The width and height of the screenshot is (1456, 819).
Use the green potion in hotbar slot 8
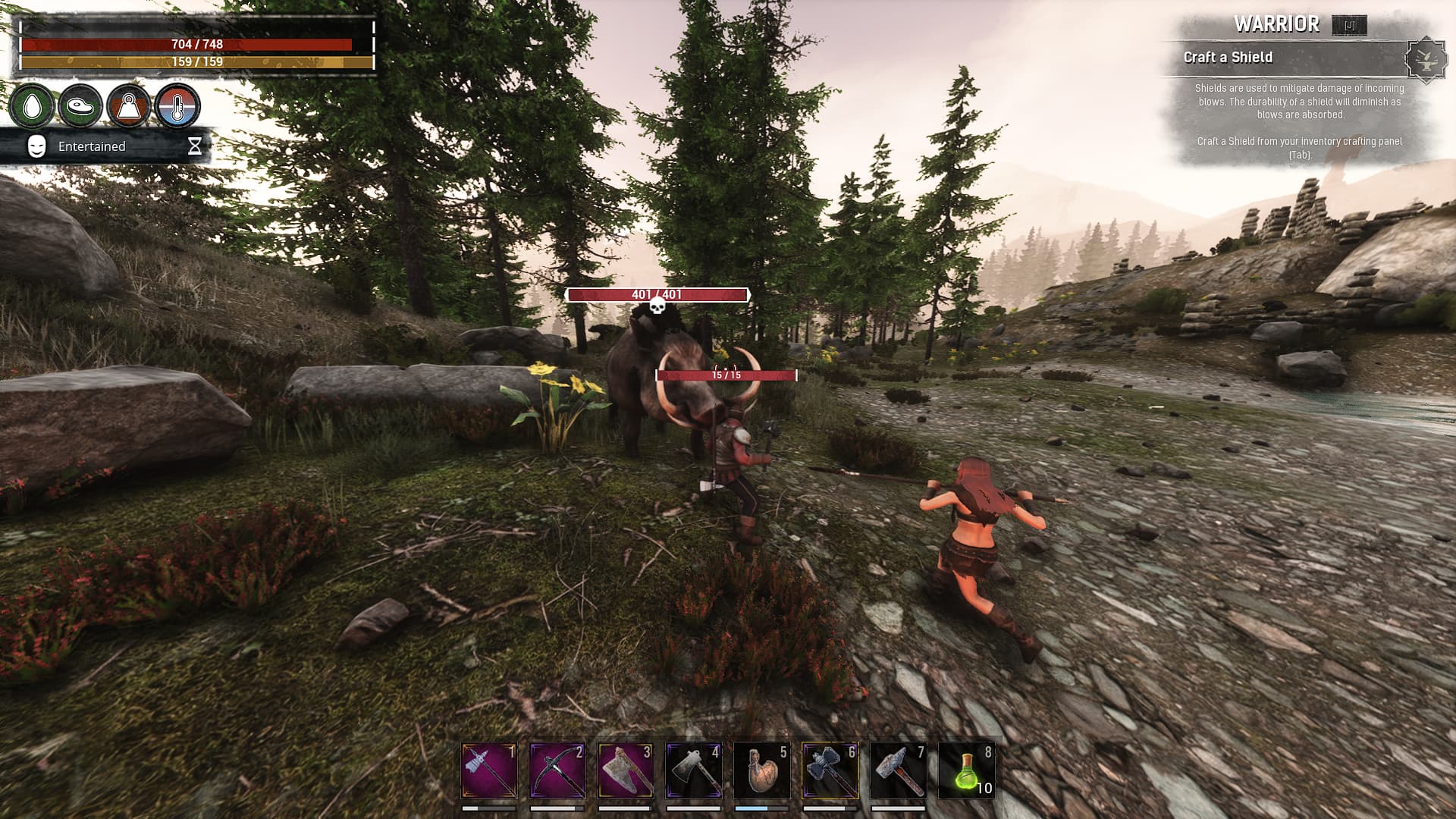(x=967, y=770)
